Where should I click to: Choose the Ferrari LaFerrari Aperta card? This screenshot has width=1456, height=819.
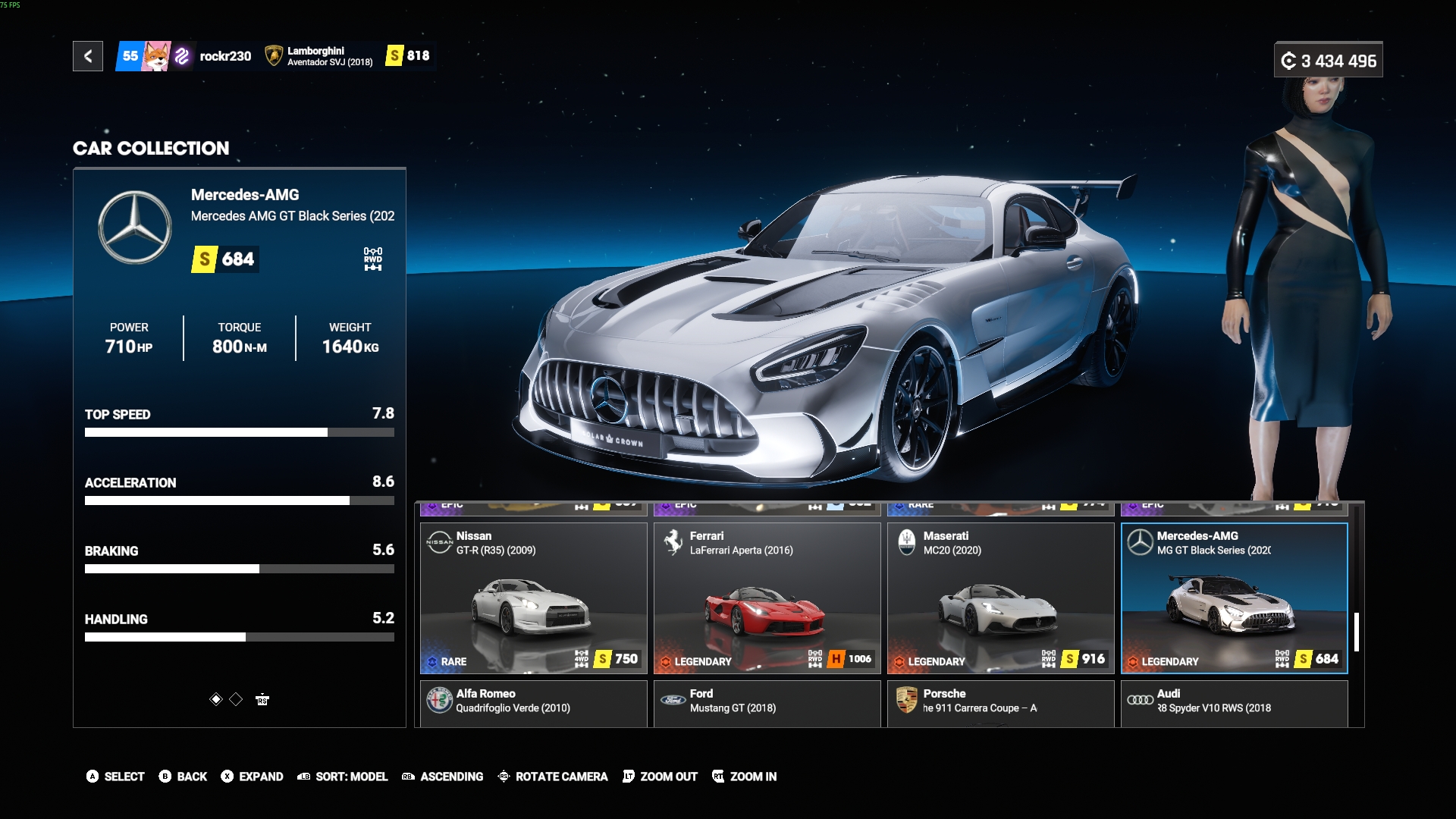pyautogui.click(x=767, y=598)
